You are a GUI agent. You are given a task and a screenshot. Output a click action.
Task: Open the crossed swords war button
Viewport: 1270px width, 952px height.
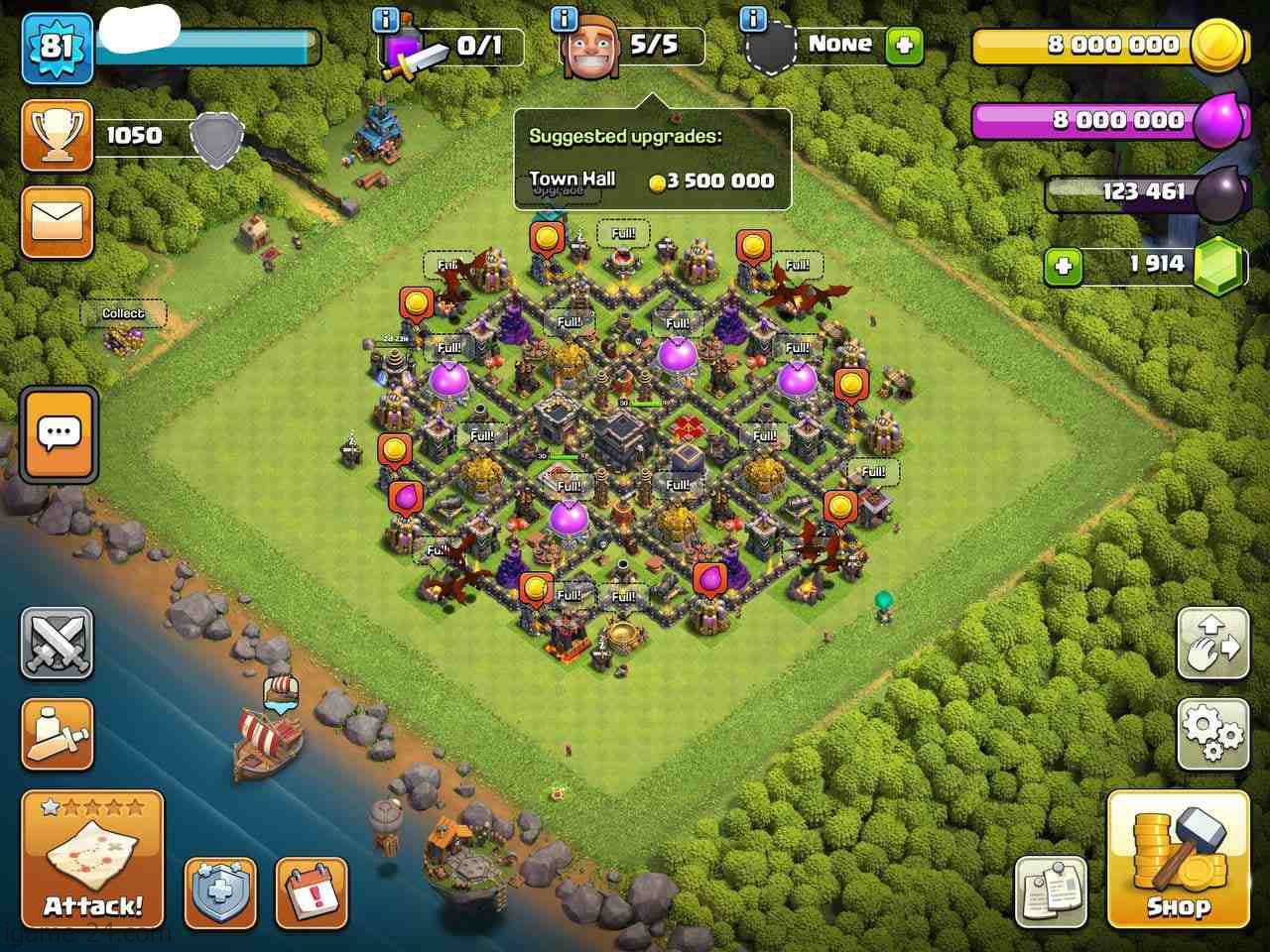[58, 644]
